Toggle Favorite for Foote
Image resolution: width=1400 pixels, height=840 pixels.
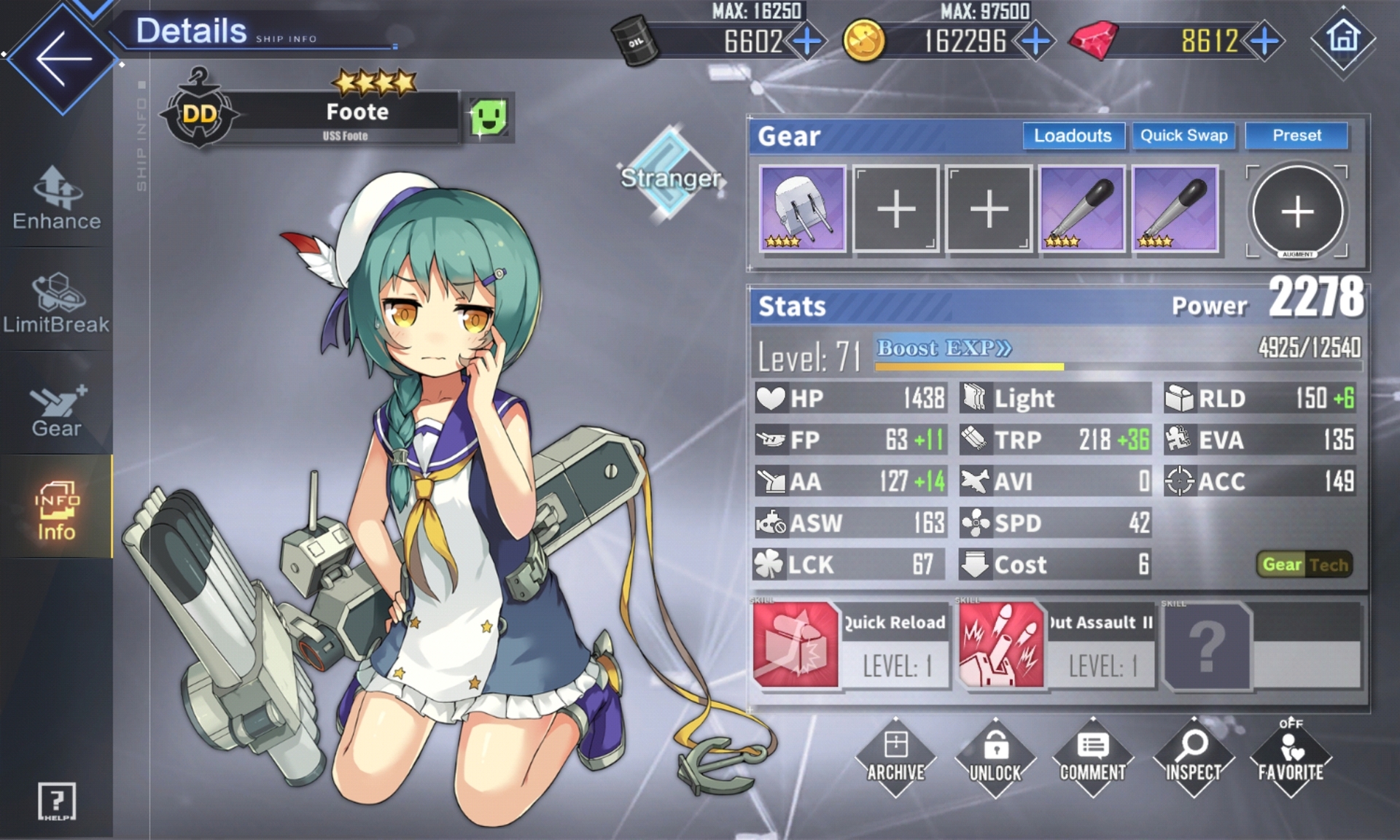[1291, 757]
